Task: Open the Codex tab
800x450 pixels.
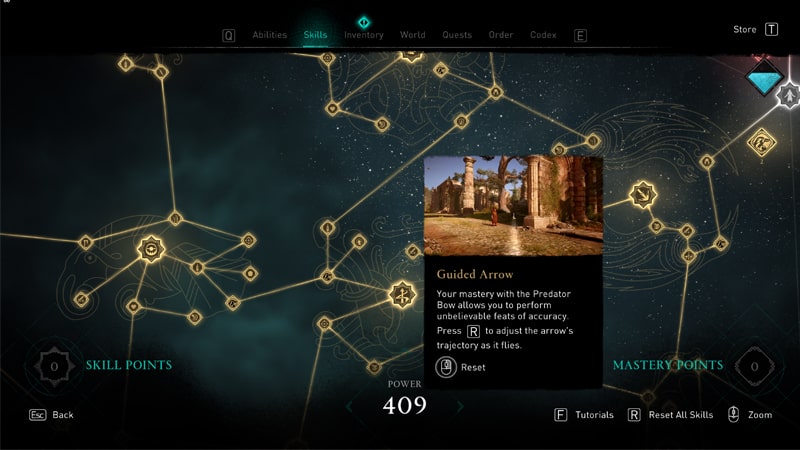Action: (x=543, y=35)
